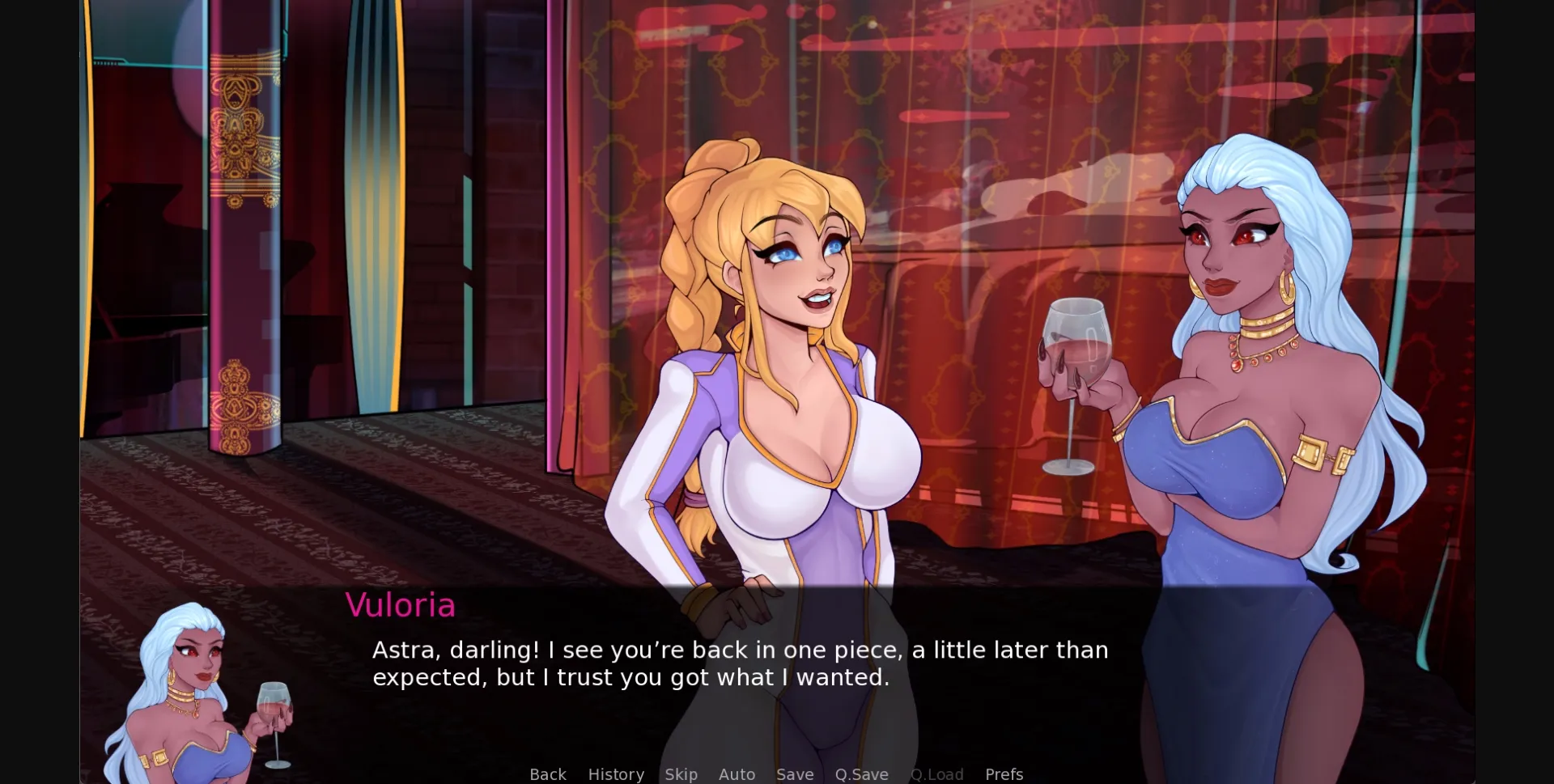Image resolution: width=1554 pixels, height=784 pixels.
Task: Click the Vuloria name label
Action: (400, 605)
